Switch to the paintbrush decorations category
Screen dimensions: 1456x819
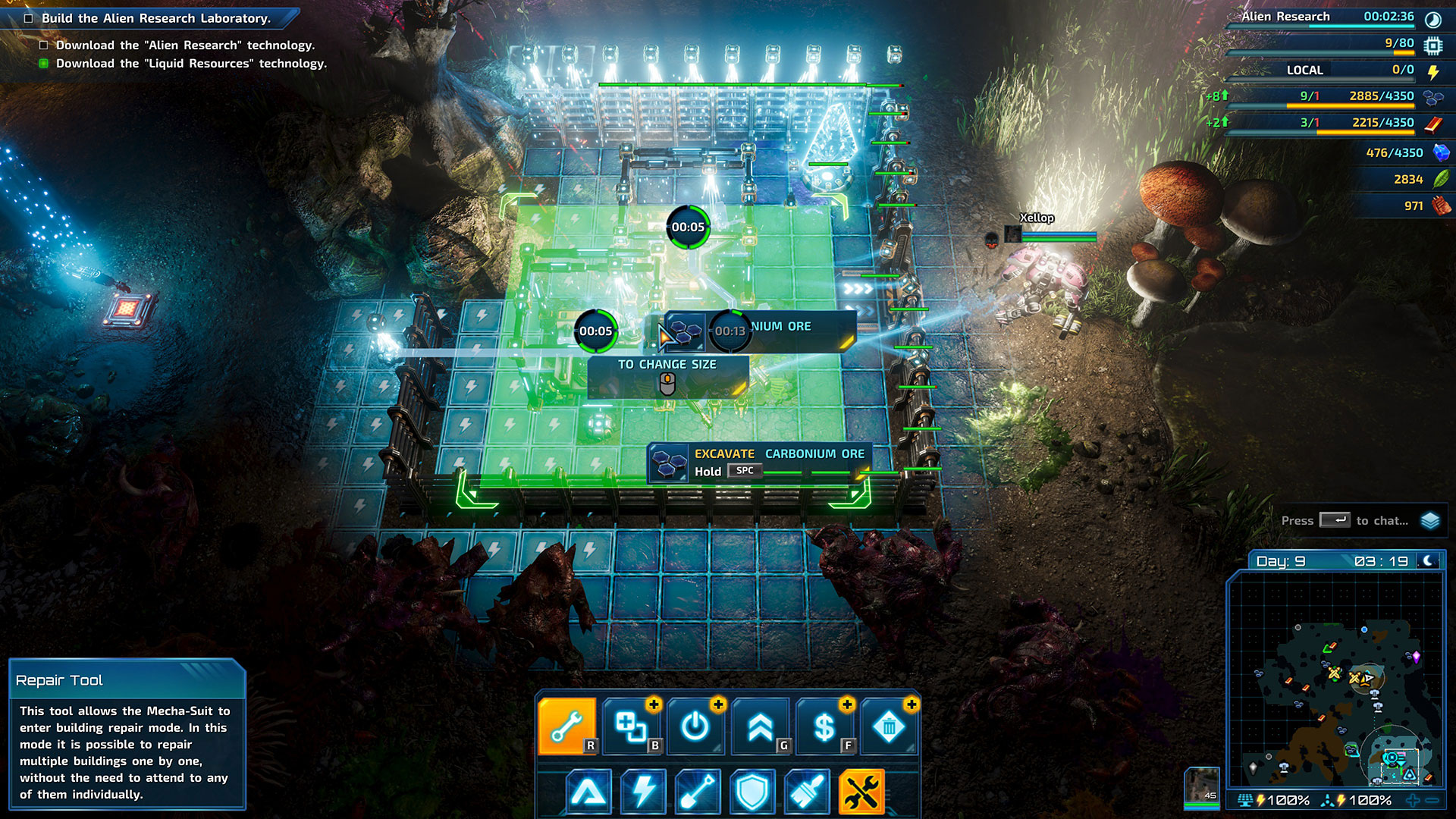807,792
